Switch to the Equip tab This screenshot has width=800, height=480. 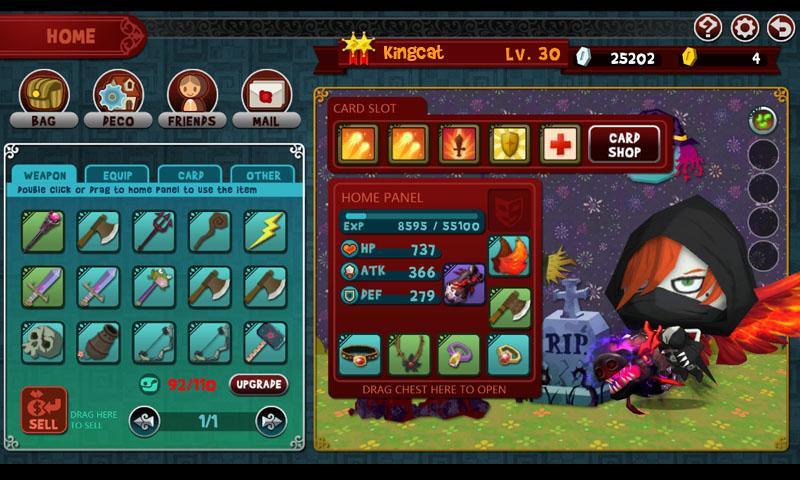[x=117, y=175]
